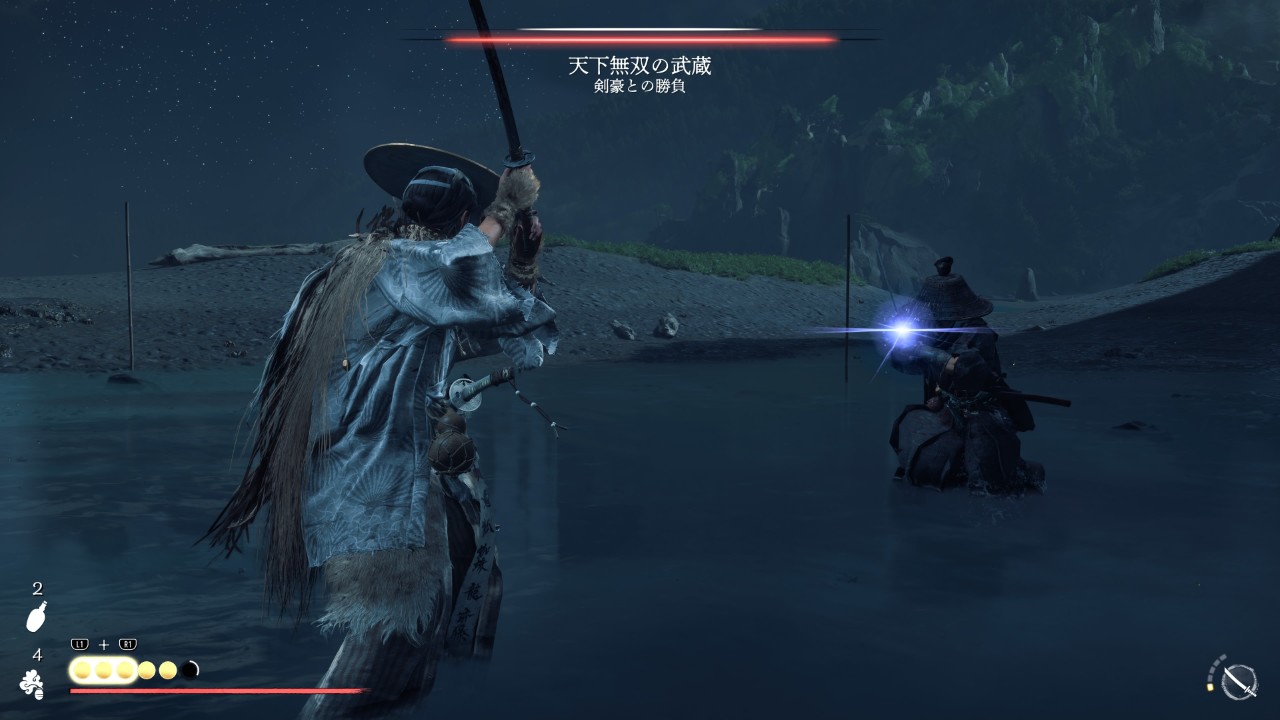Select the sake bottle item icon
The height and width of the screenshot is (720, 1280).
pos(36,618)
